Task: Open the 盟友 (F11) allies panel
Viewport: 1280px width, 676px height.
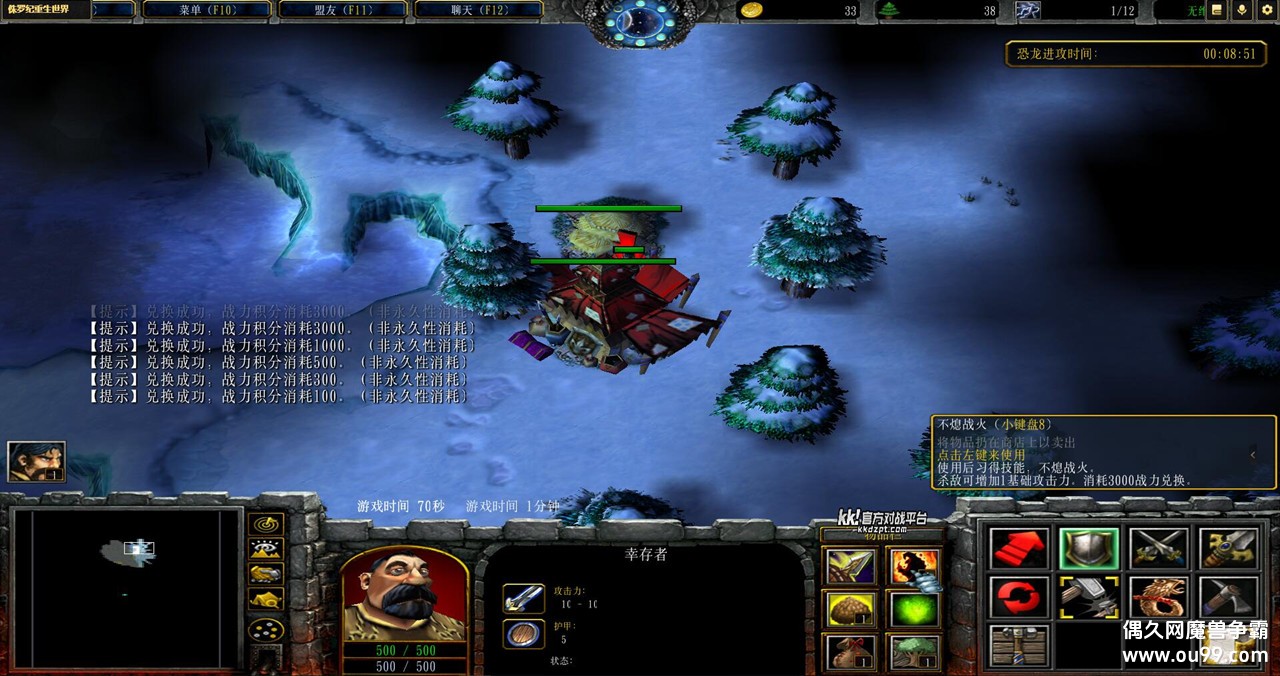Action: (x=342, y=10)
